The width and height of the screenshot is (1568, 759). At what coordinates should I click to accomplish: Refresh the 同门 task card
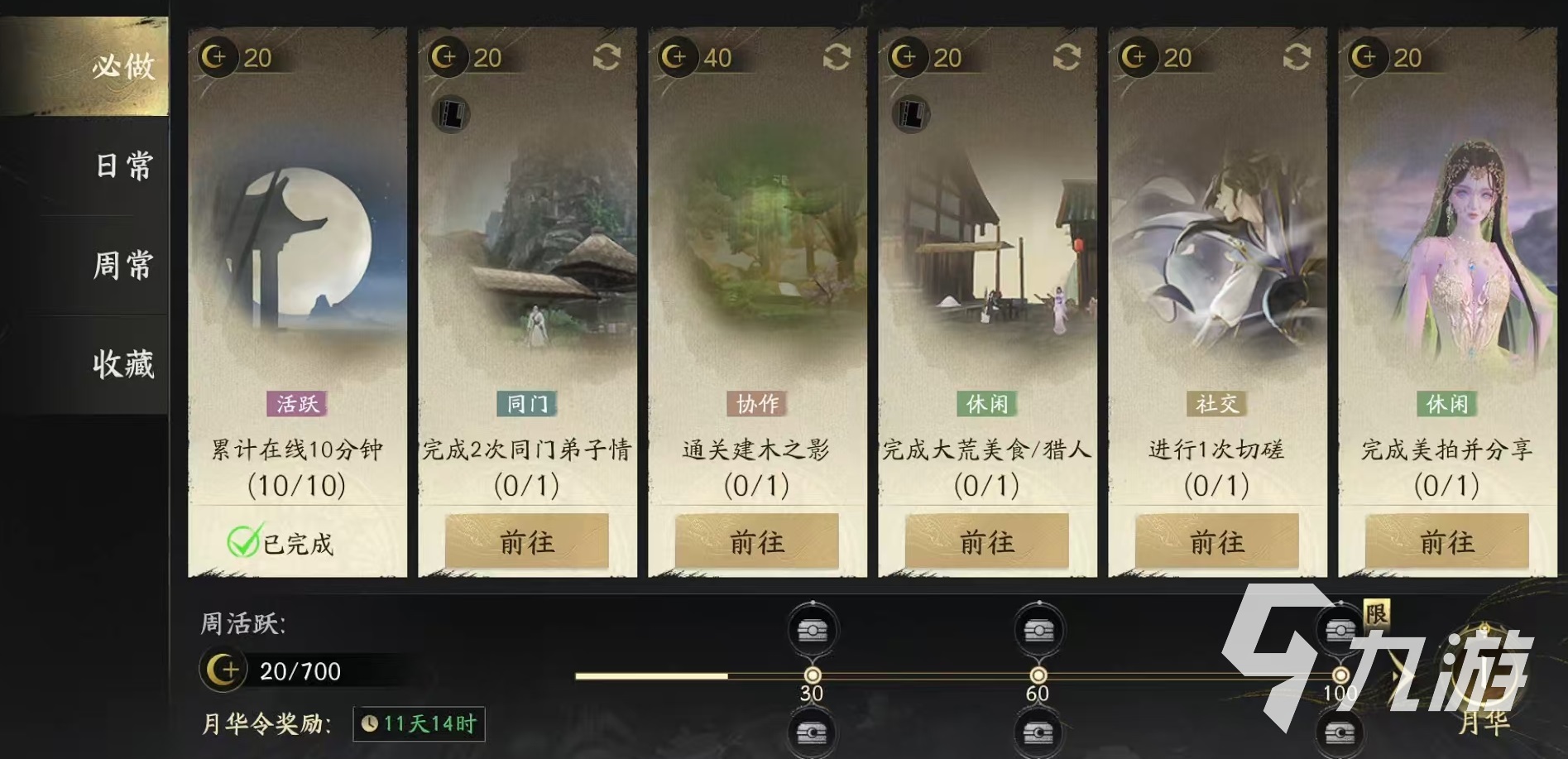click(606, 57)
